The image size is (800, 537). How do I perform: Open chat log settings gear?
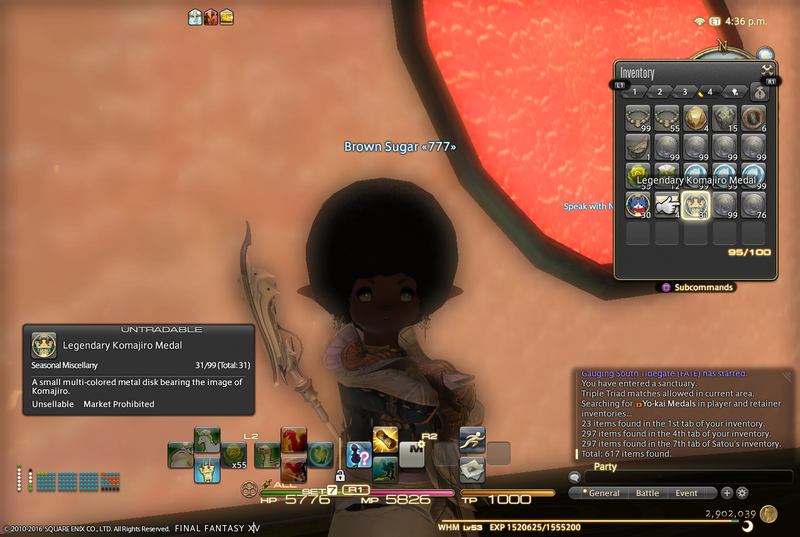pyautogui.click(x=742, y=493)
